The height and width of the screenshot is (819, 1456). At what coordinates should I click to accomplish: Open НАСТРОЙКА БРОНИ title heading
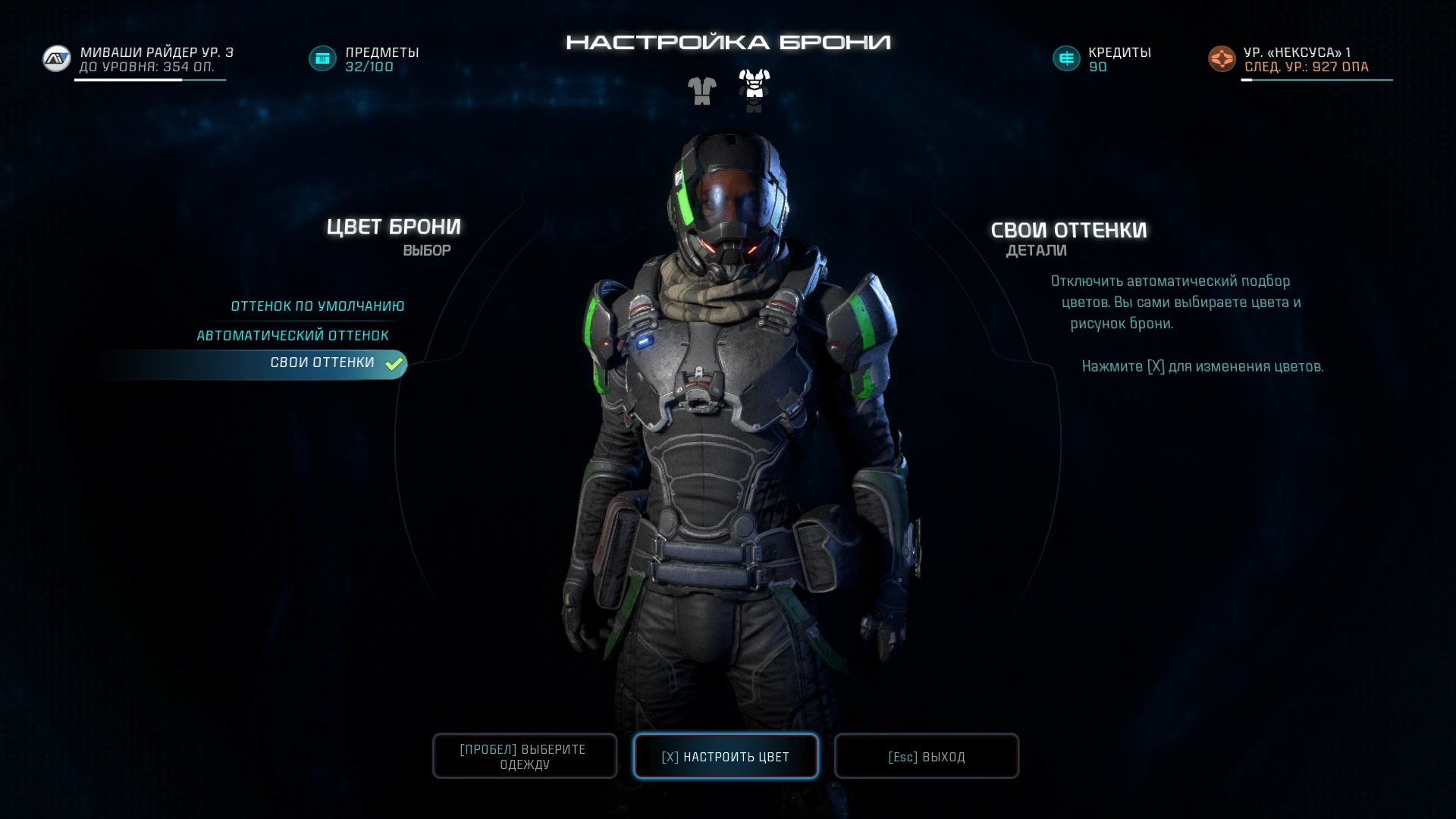point(727,43)
